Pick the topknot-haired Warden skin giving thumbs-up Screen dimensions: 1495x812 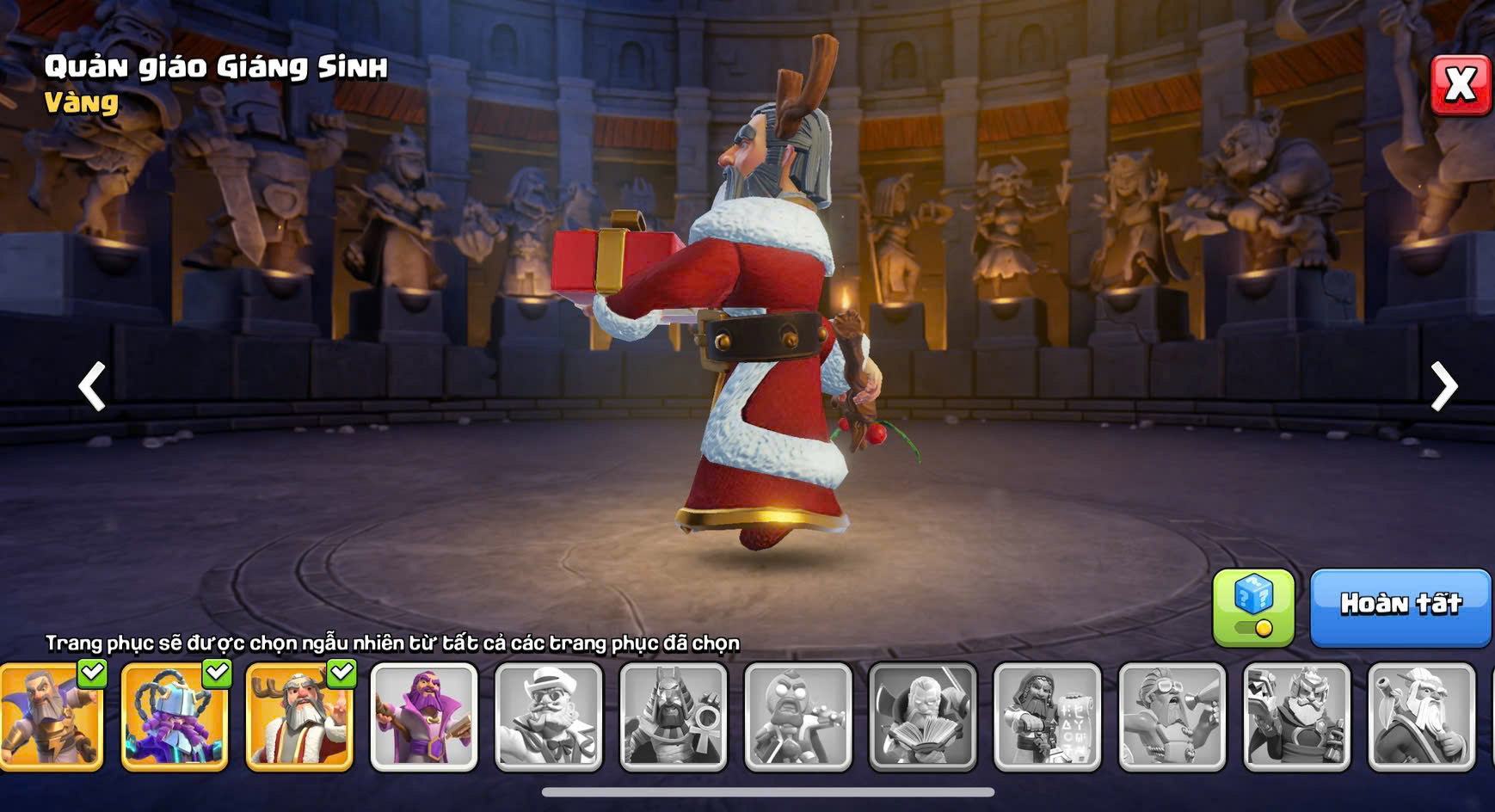point(1421,717)
